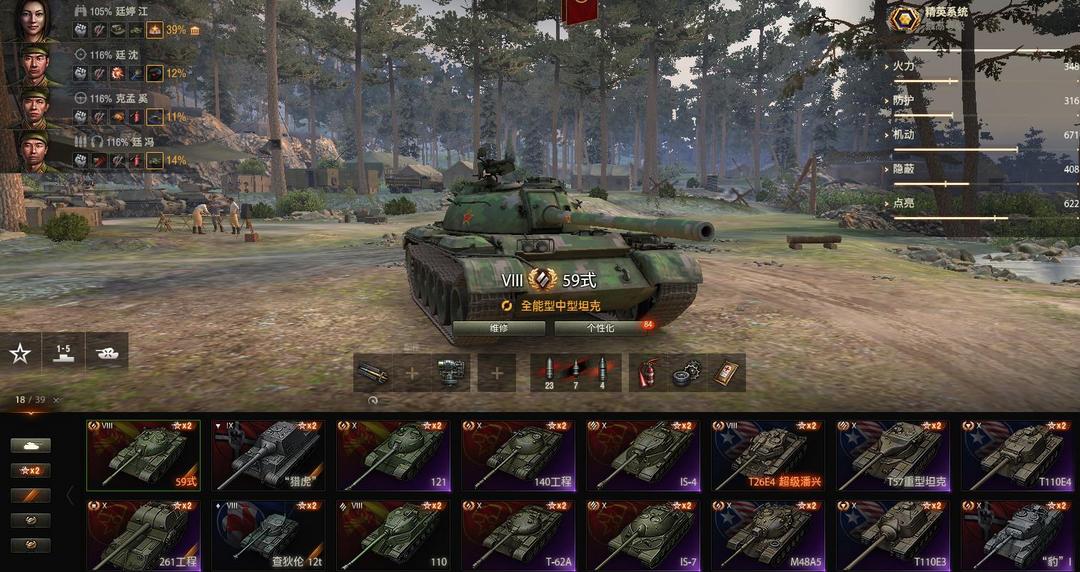Pick the 140工程 tank card

tap(518, 454)
